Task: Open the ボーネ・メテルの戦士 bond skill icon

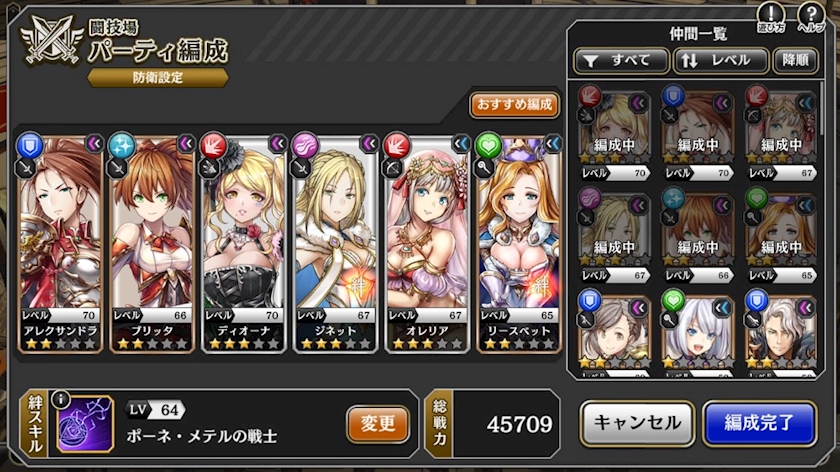Action: point(85,424)
